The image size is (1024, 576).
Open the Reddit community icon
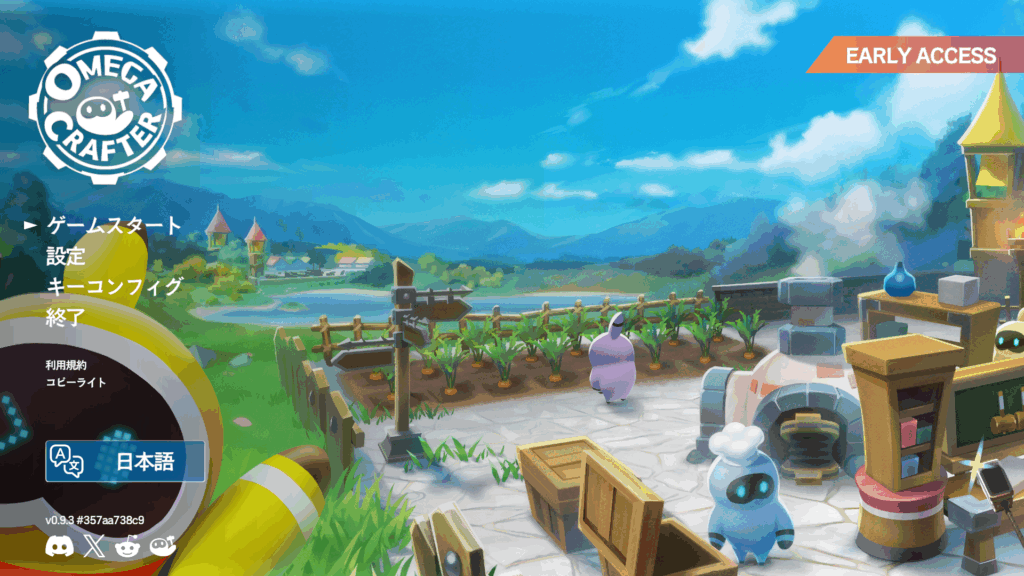[x=127, y=545]
